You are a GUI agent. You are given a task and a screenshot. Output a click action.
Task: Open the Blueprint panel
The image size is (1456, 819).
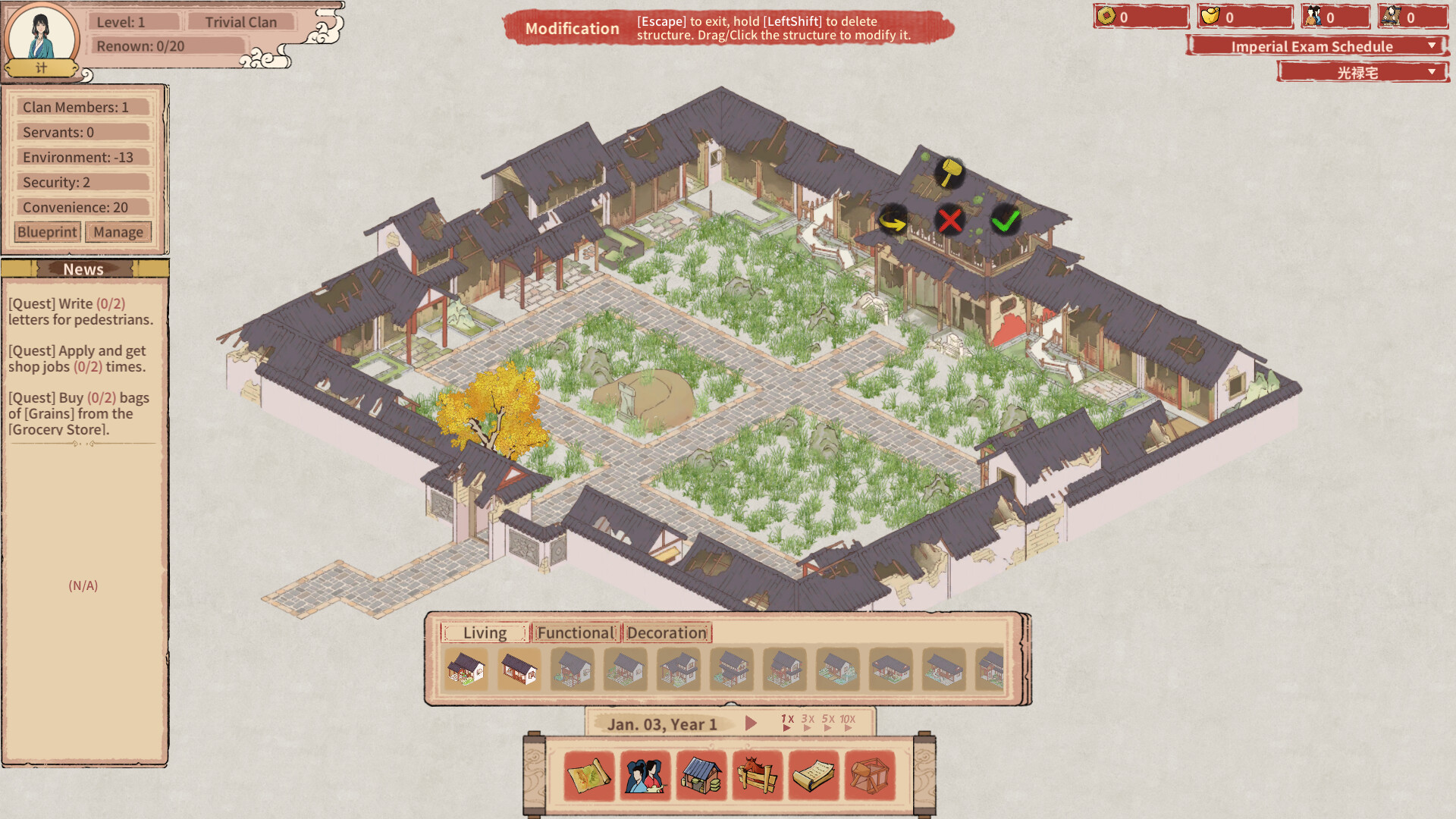(x=47, y=232)
